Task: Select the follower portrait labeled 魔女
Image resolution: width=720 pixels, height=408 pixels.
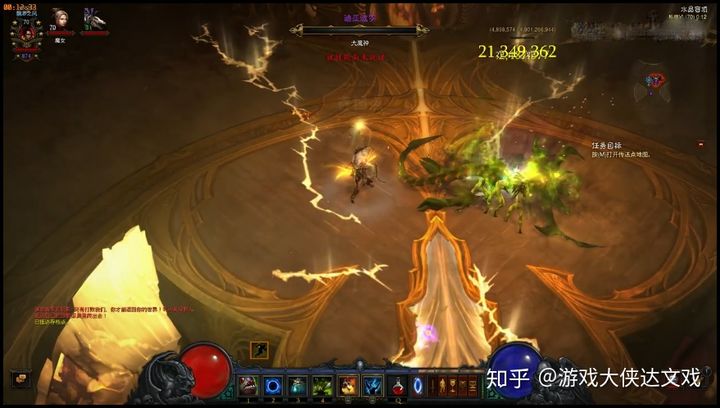Action: point(61,21)
